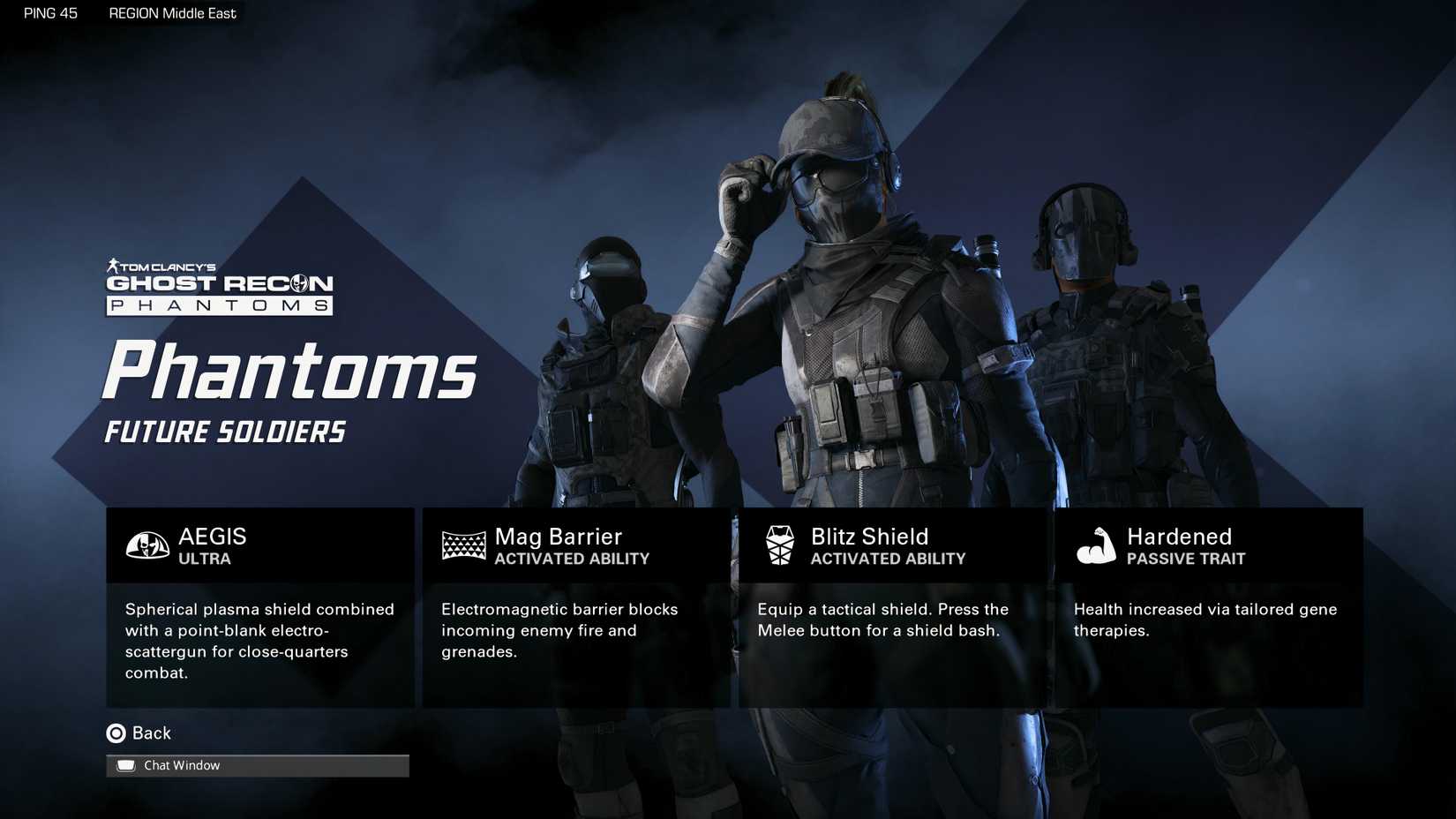This screenshot has width=1456, height=819.
Task: Select the Chat Window monitor icon
Action: coord(126,764)
